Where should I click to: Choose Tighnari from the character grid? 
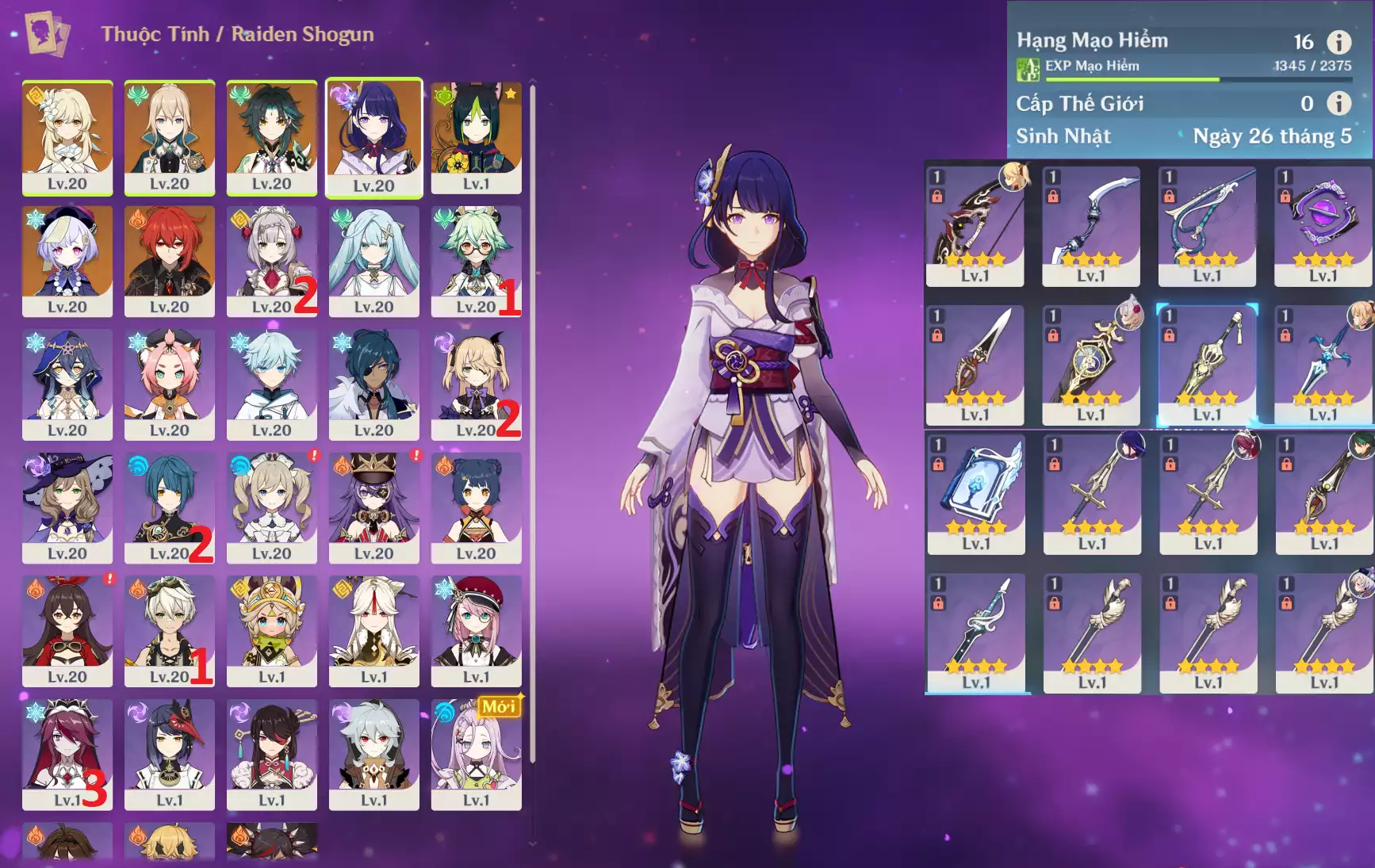(x=476, y=136)
